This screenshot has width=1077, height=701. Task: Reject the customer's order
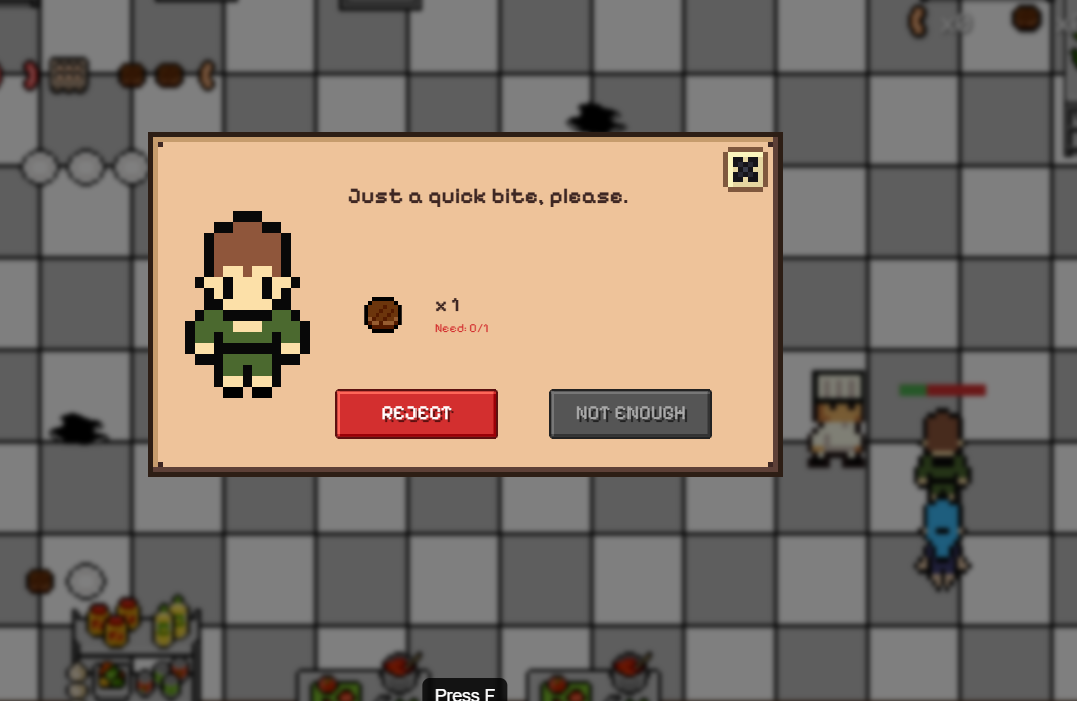point(416,414)
